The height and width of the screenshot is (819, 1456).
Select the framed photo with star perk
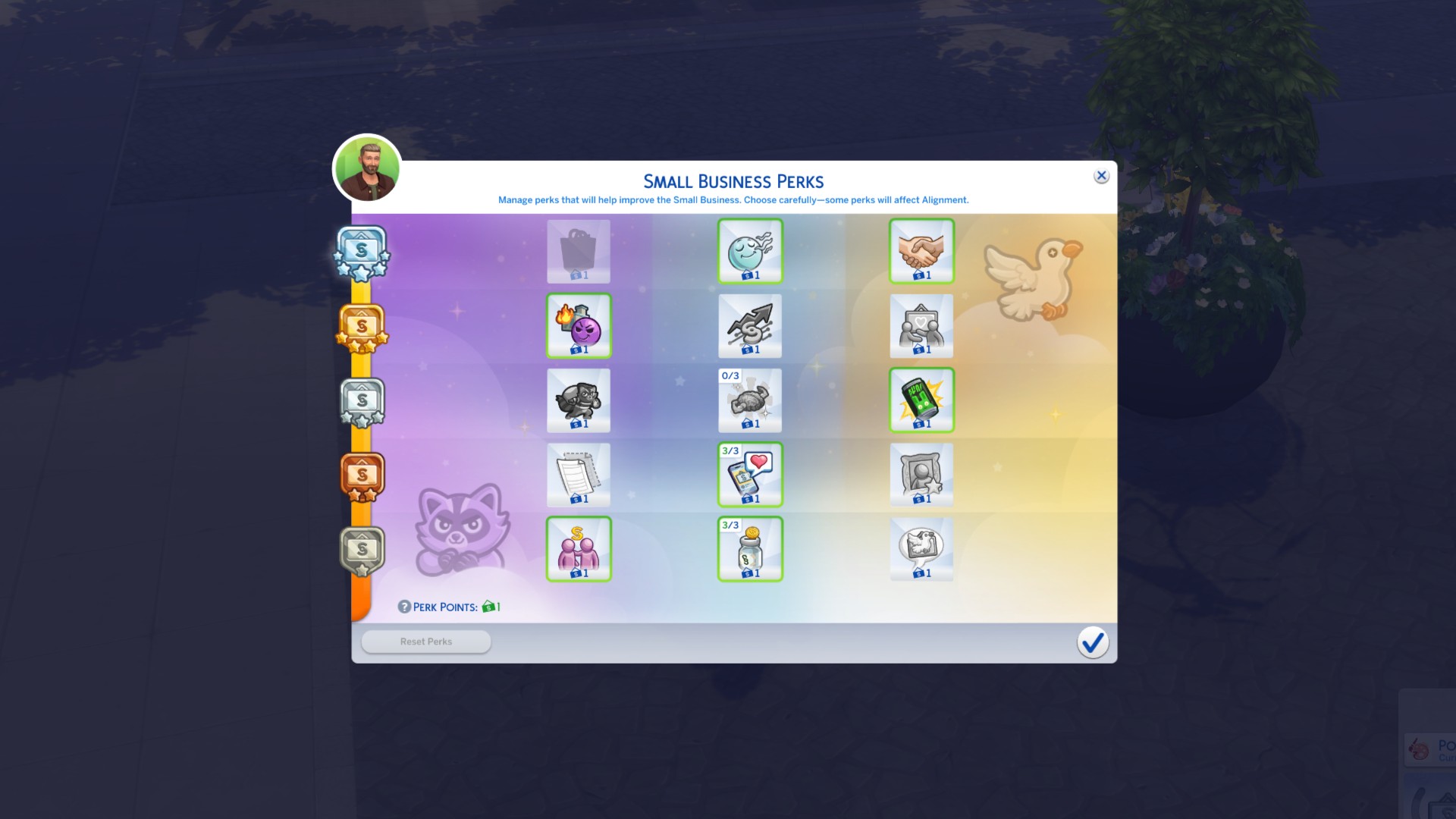tap(921, 475)
